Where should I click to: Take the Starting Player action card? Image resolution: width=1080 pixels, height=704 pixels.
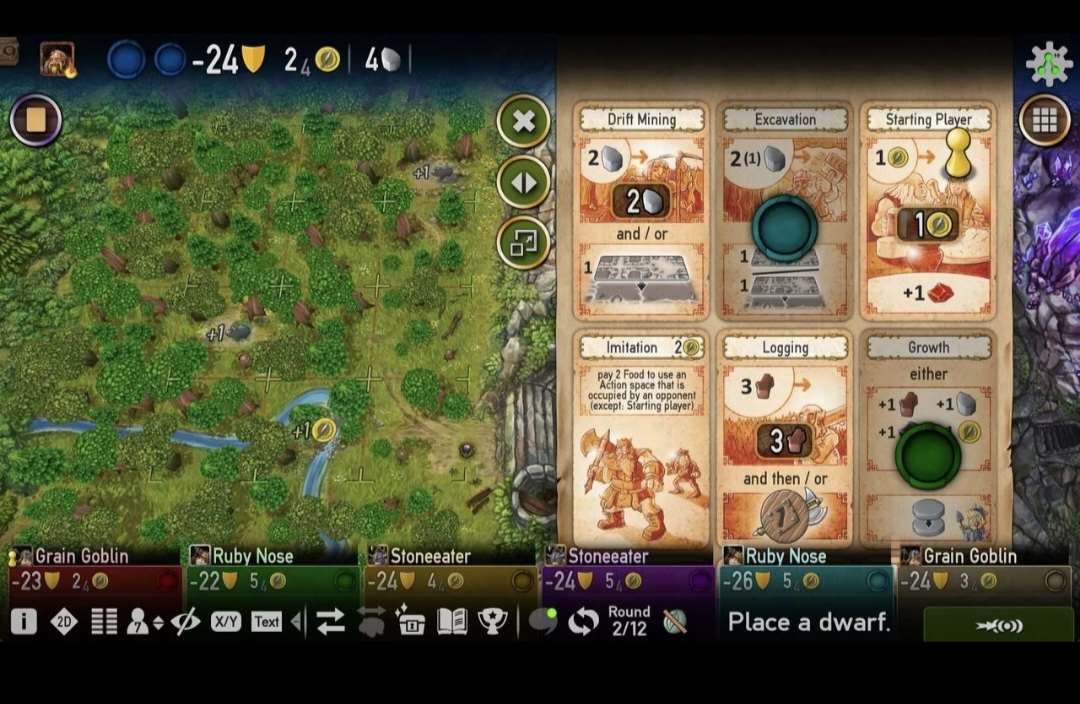coord(929,210)
